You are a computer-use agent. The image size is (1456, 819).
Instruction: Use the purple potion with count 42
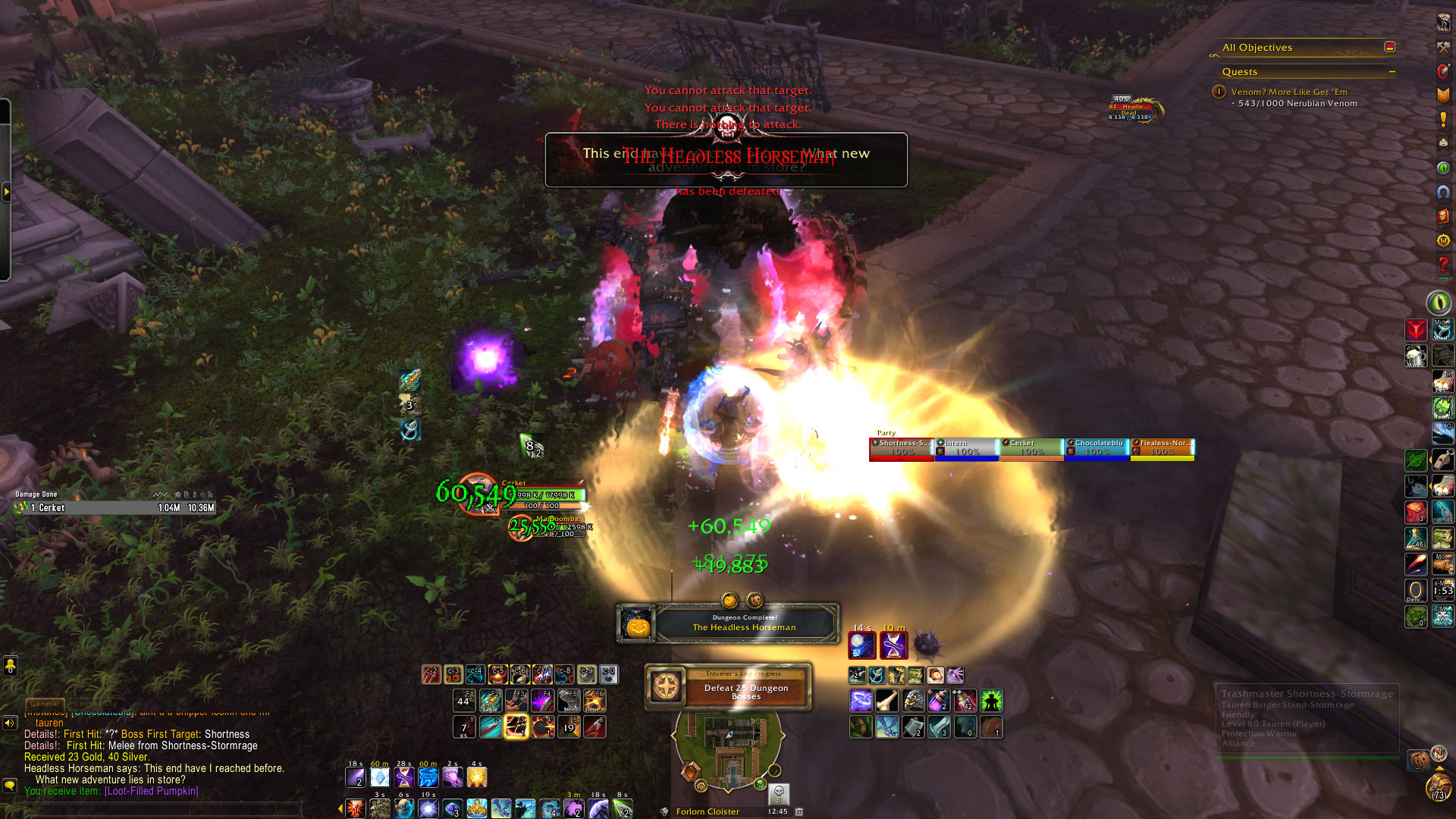[x=965, y=701]
